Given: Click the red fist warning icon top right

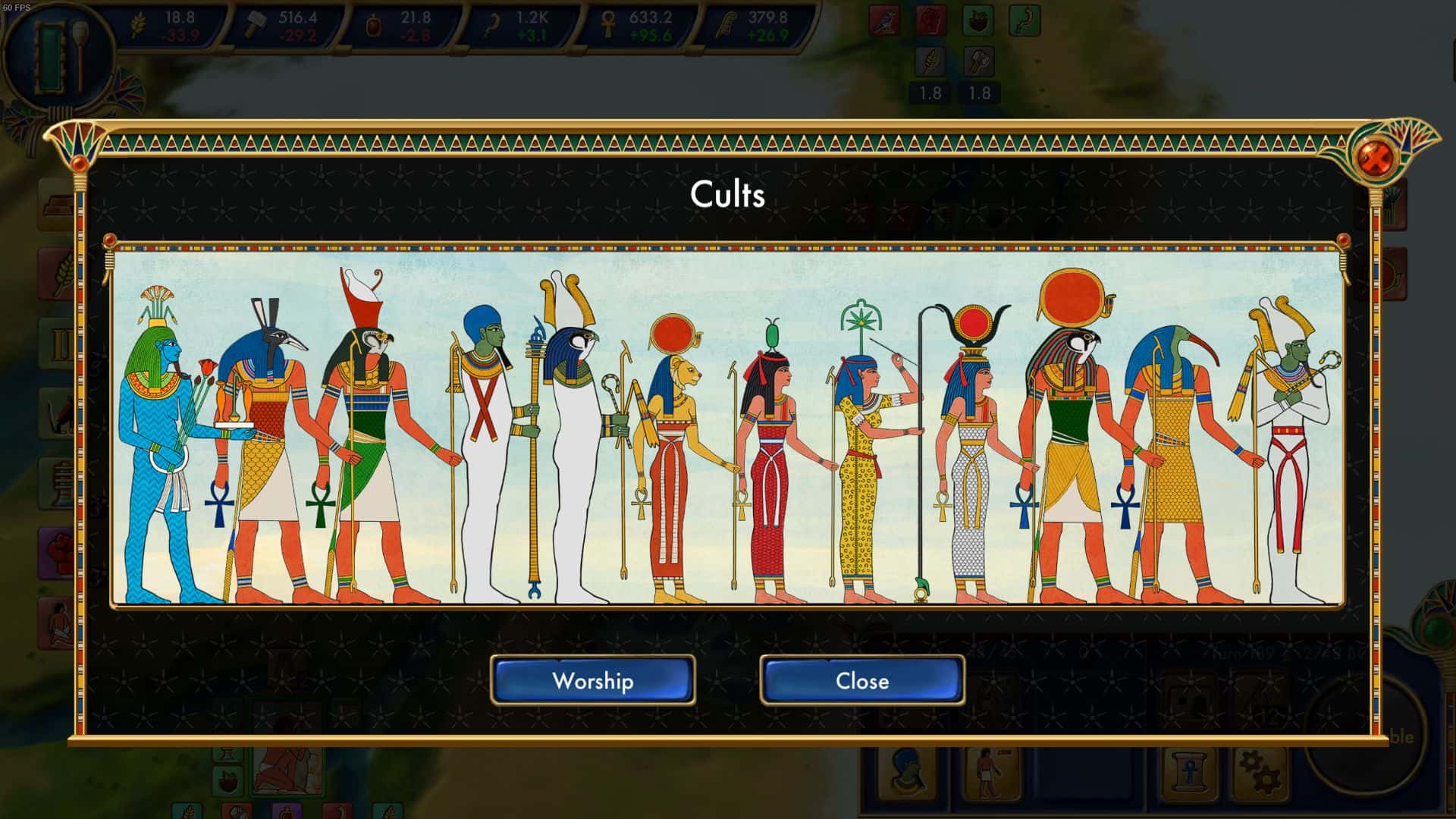Looking at the screenshot, I should click(x=931, y=18).
